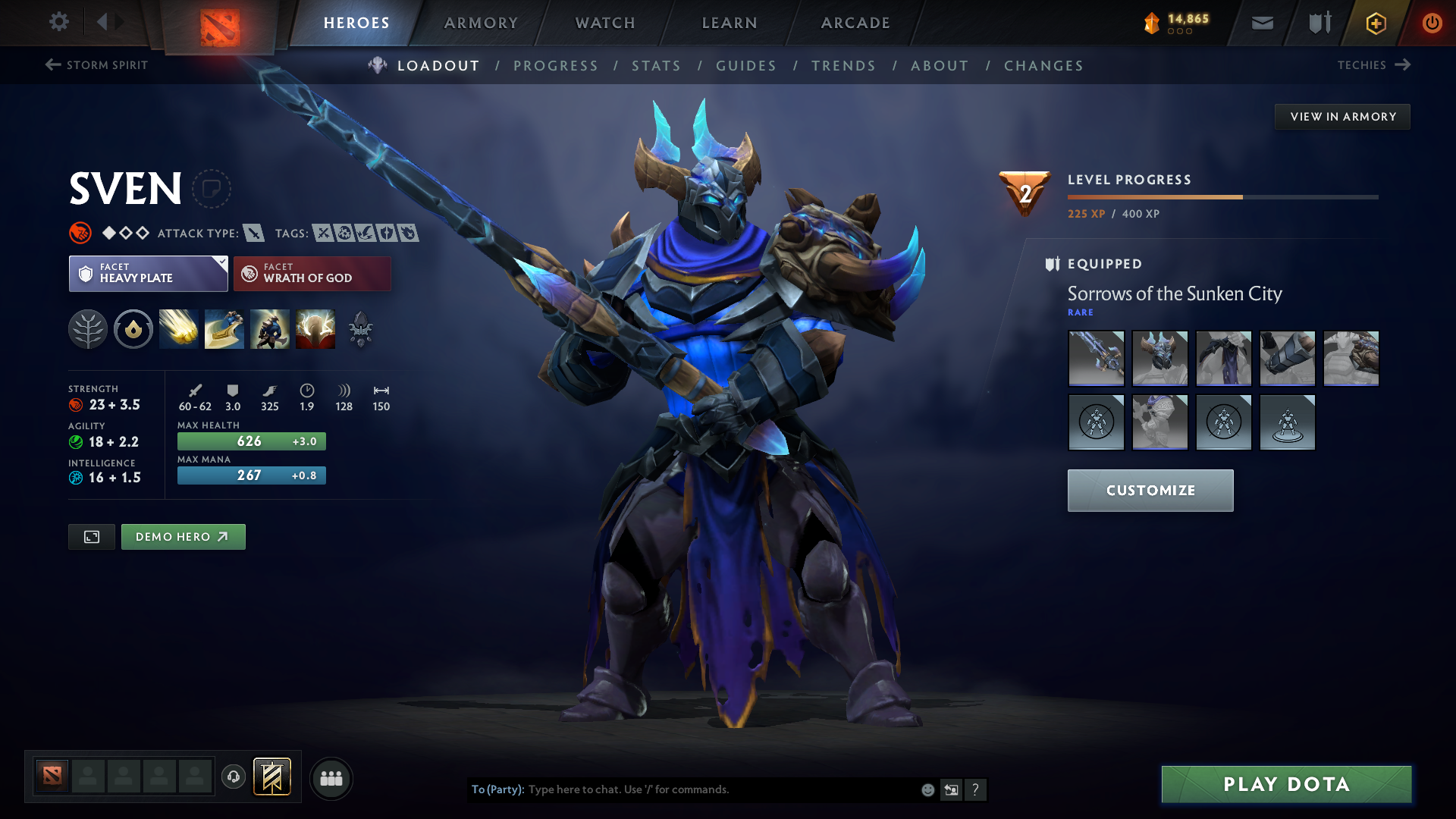This screenshot has width=1456, height=819.
Task: Select the Heavy Plate facet
Action: click(x=140, y=273)
